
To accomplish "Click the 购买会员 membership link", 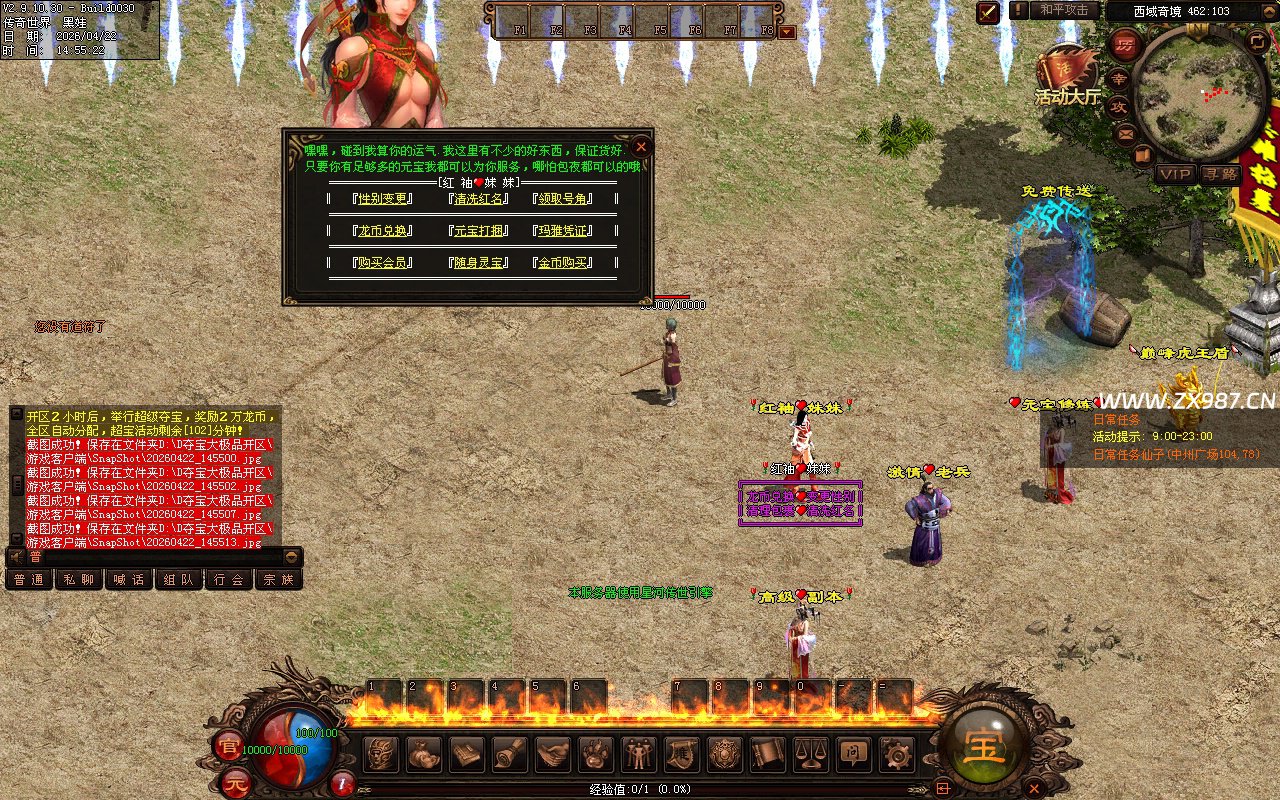I will tap(383, 262).
